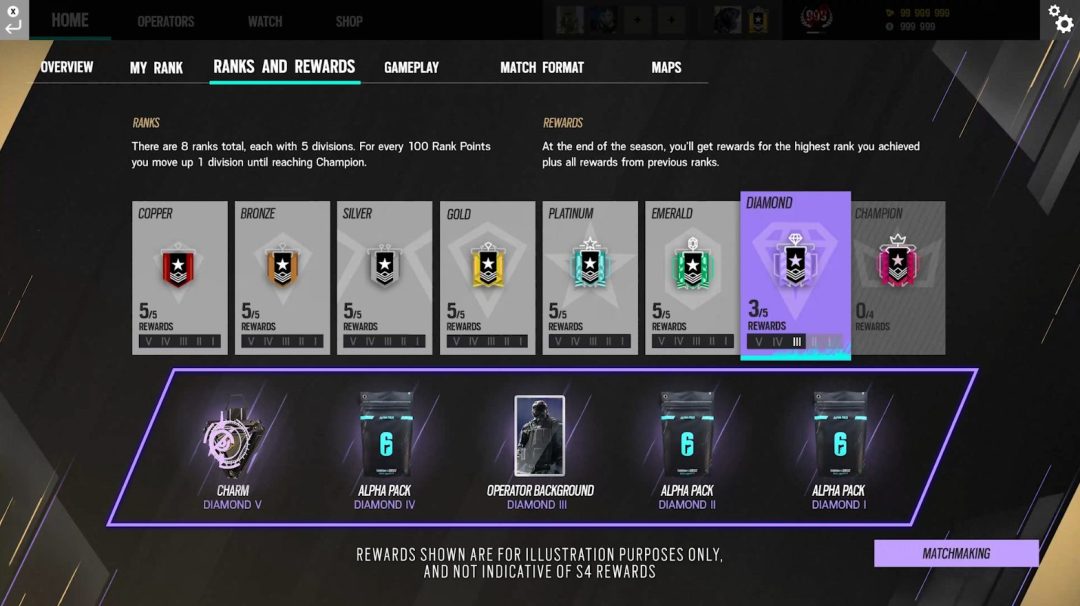Switch to the Overview tab
1080x606 pixels.
pyautogui.click(x=67, y=67)
